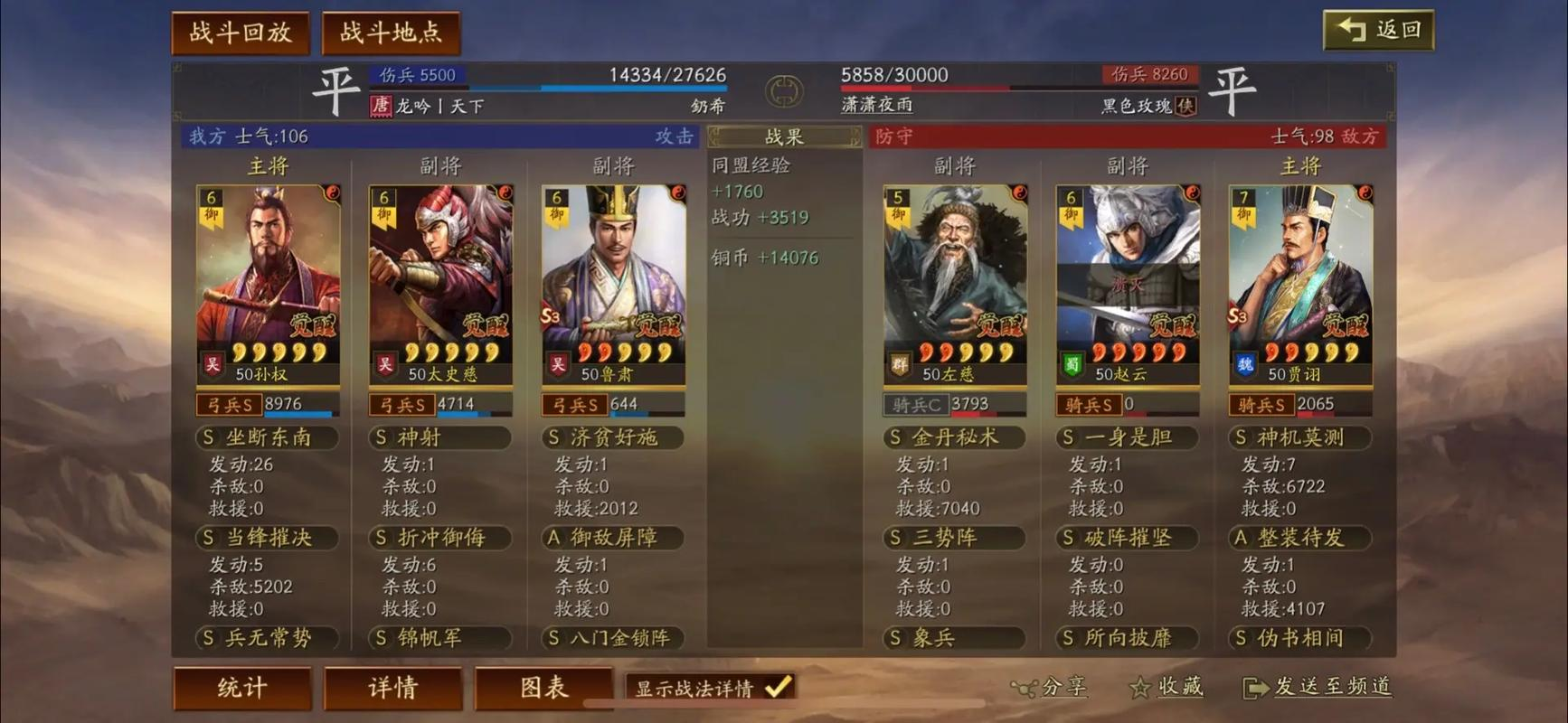Send report to channel via 发送至频道 icon

point(1257,689)
